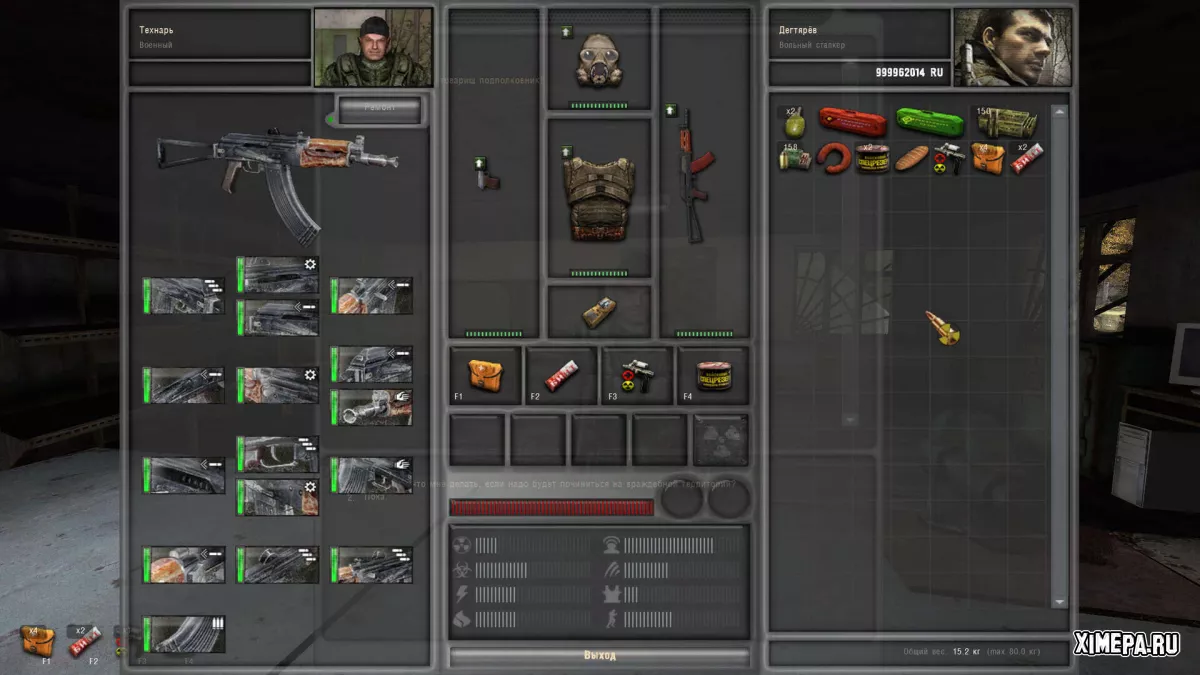Exit via the Выход button
The height and width of the screenshot is (675, 1200).
[600, 656]
